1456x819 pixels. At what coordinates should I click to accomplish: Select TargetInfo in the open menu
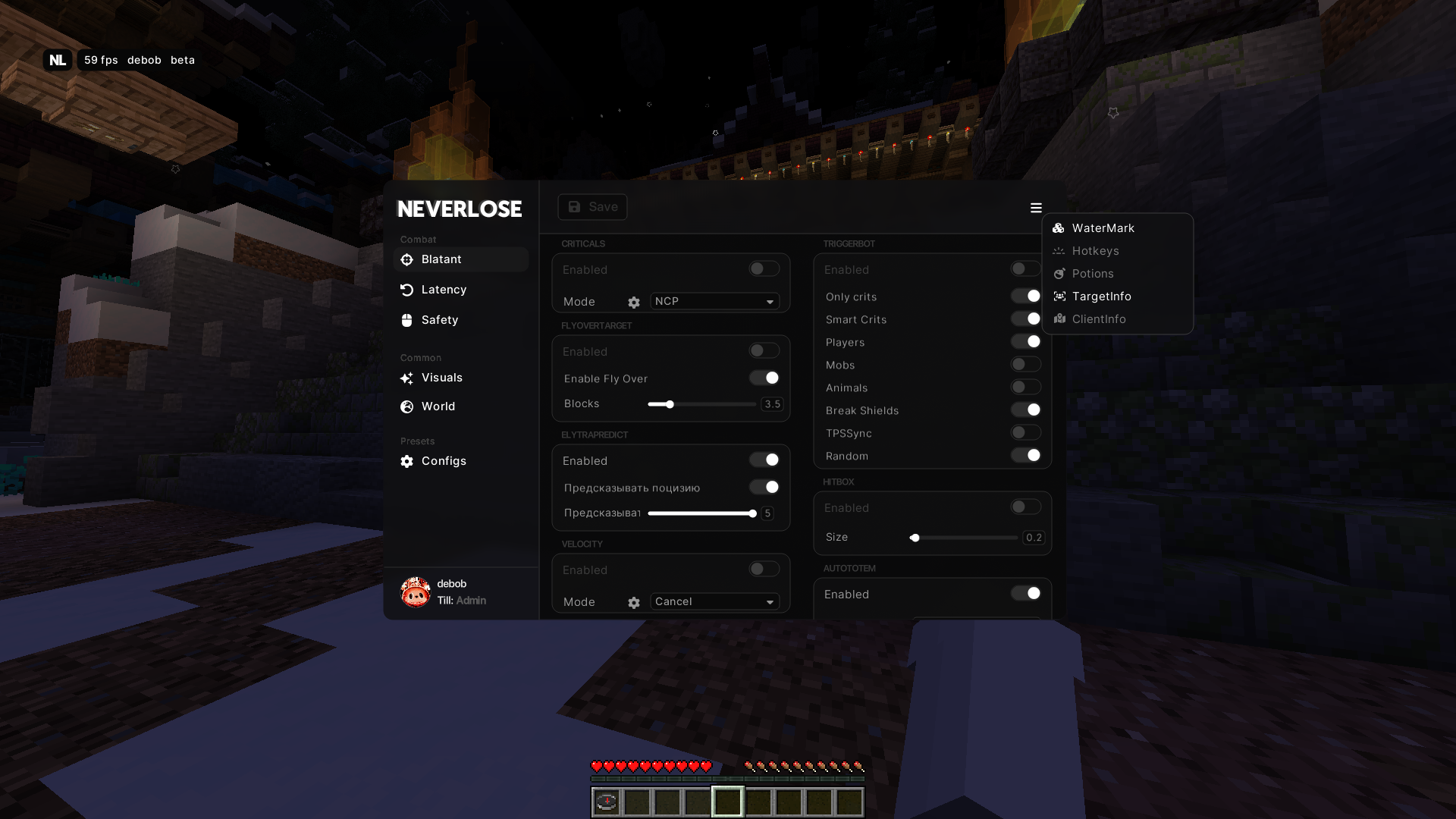point(1100,296)
